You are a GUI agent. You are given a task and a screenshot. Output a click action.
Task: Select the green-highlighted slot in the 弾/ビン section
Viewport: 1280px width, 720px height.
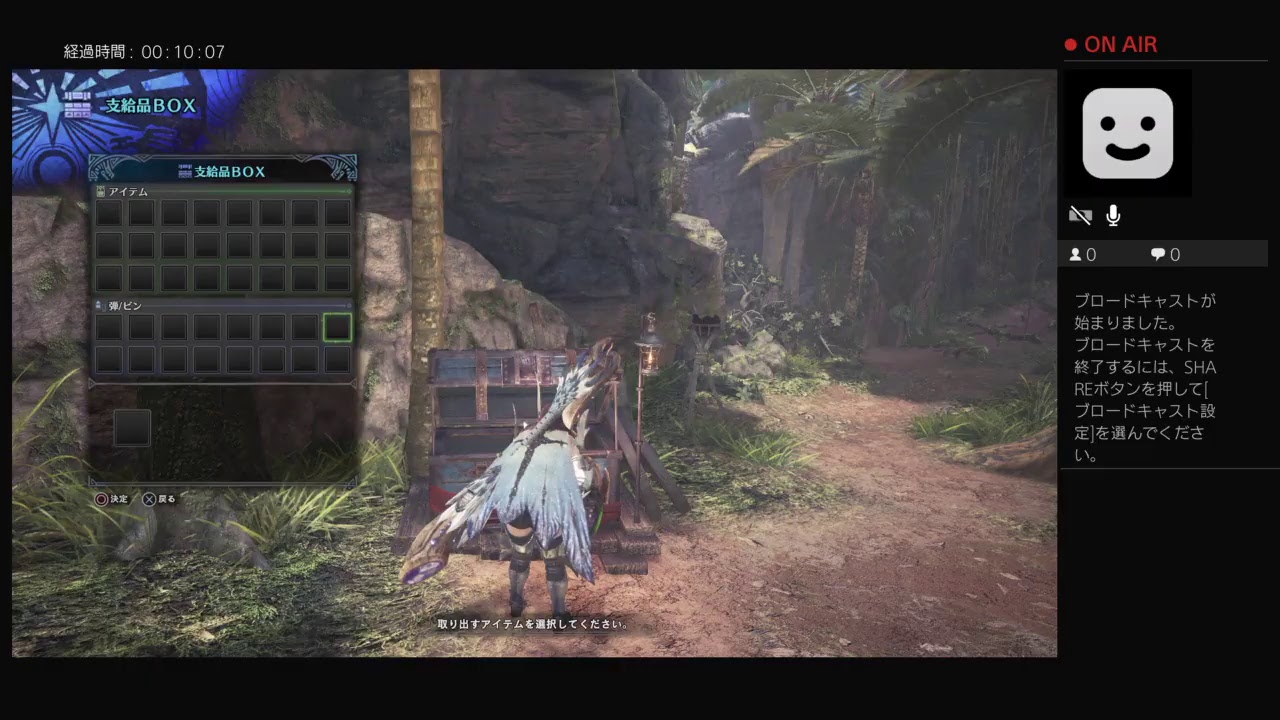pos(337,327)
